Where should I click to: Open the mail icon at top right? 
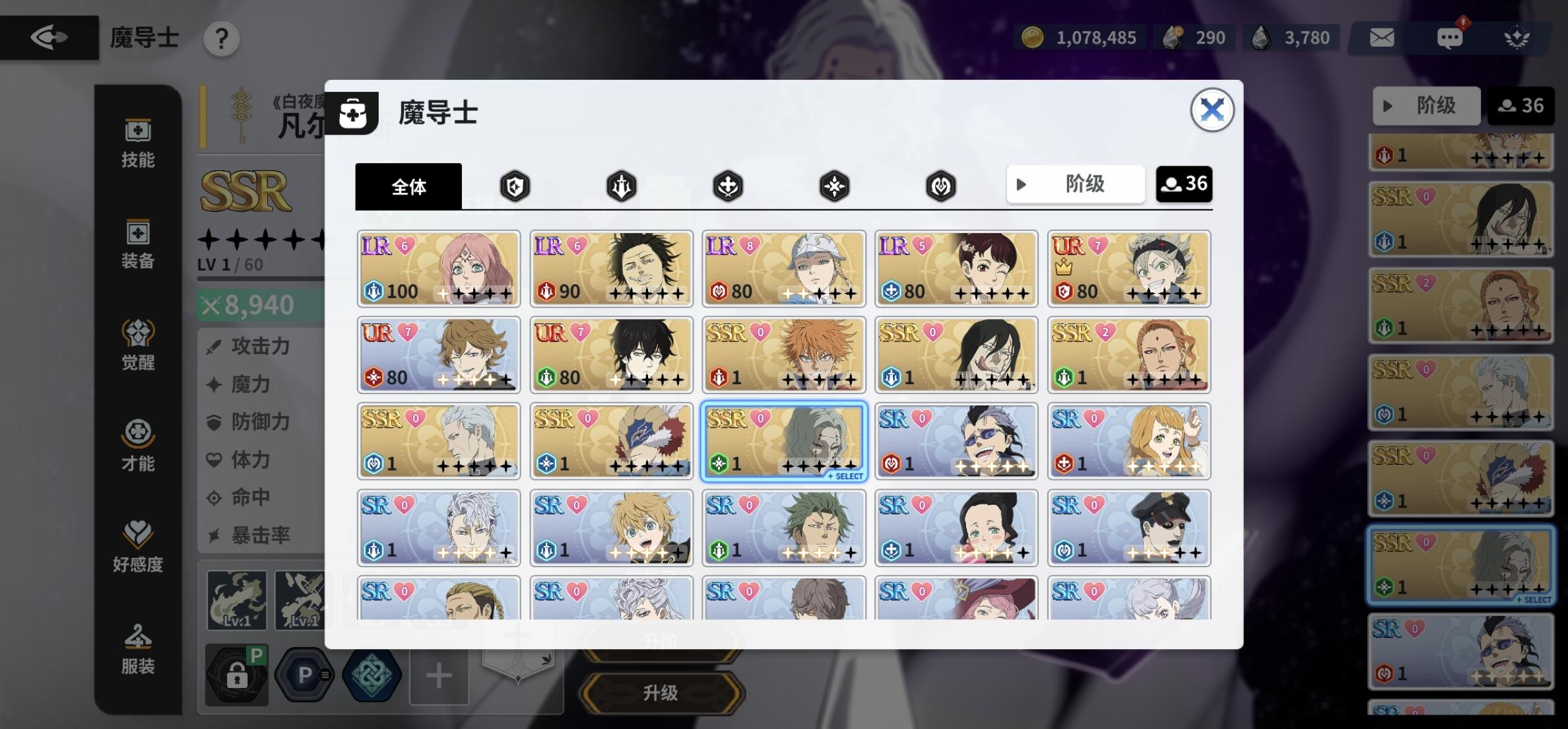(x=1381, y=38)
